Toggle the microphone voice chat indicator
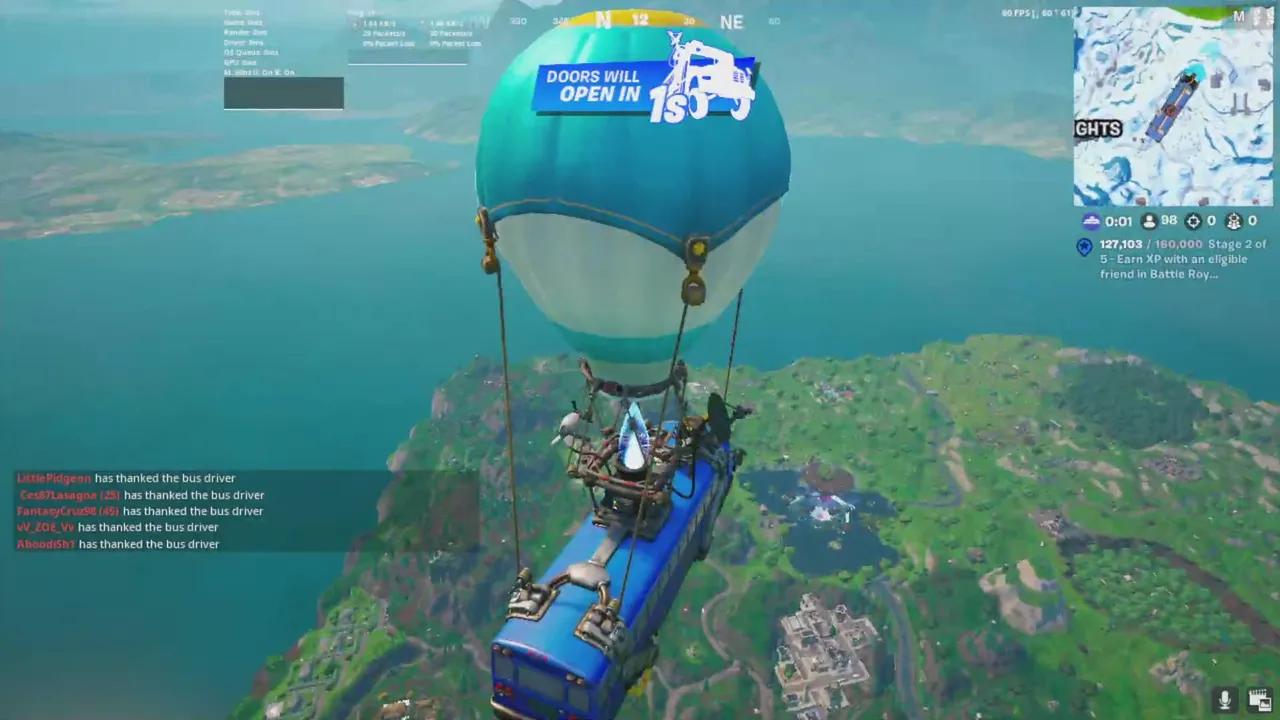The image size is (1280, 720). pos(1224,699)
